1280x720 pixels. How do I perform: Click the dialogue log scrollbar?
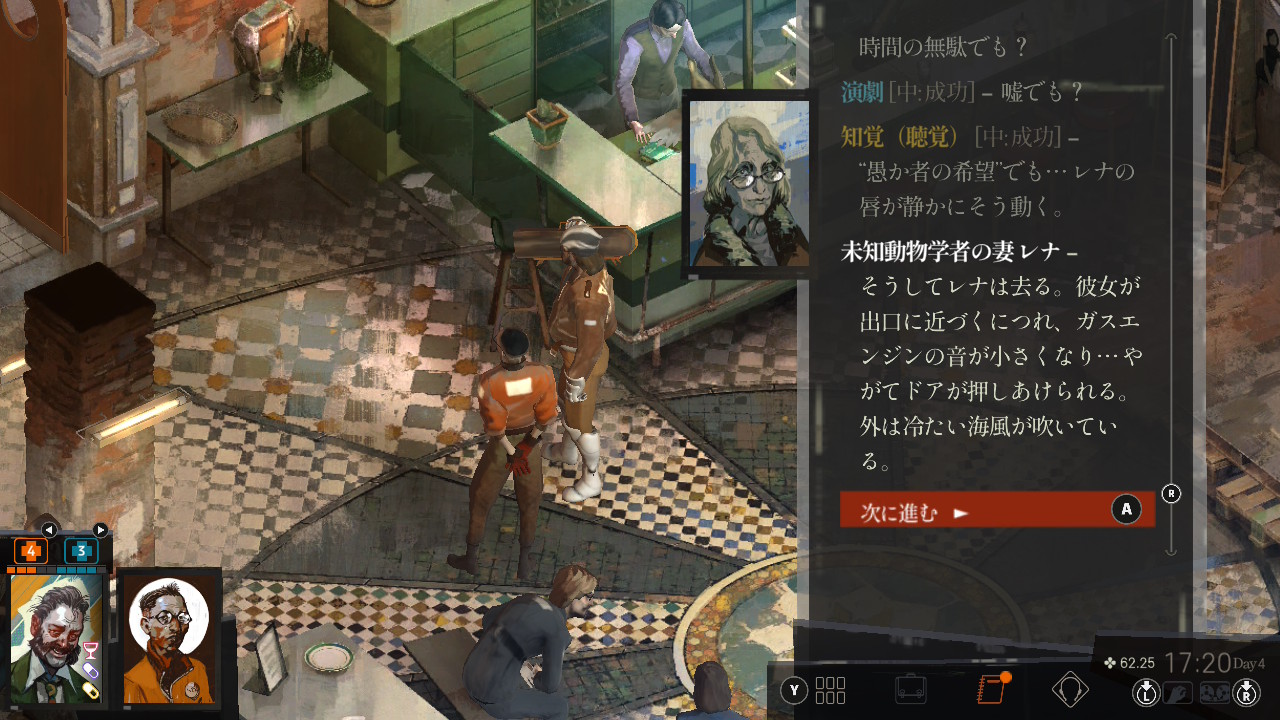click(x=1172, y=290)
